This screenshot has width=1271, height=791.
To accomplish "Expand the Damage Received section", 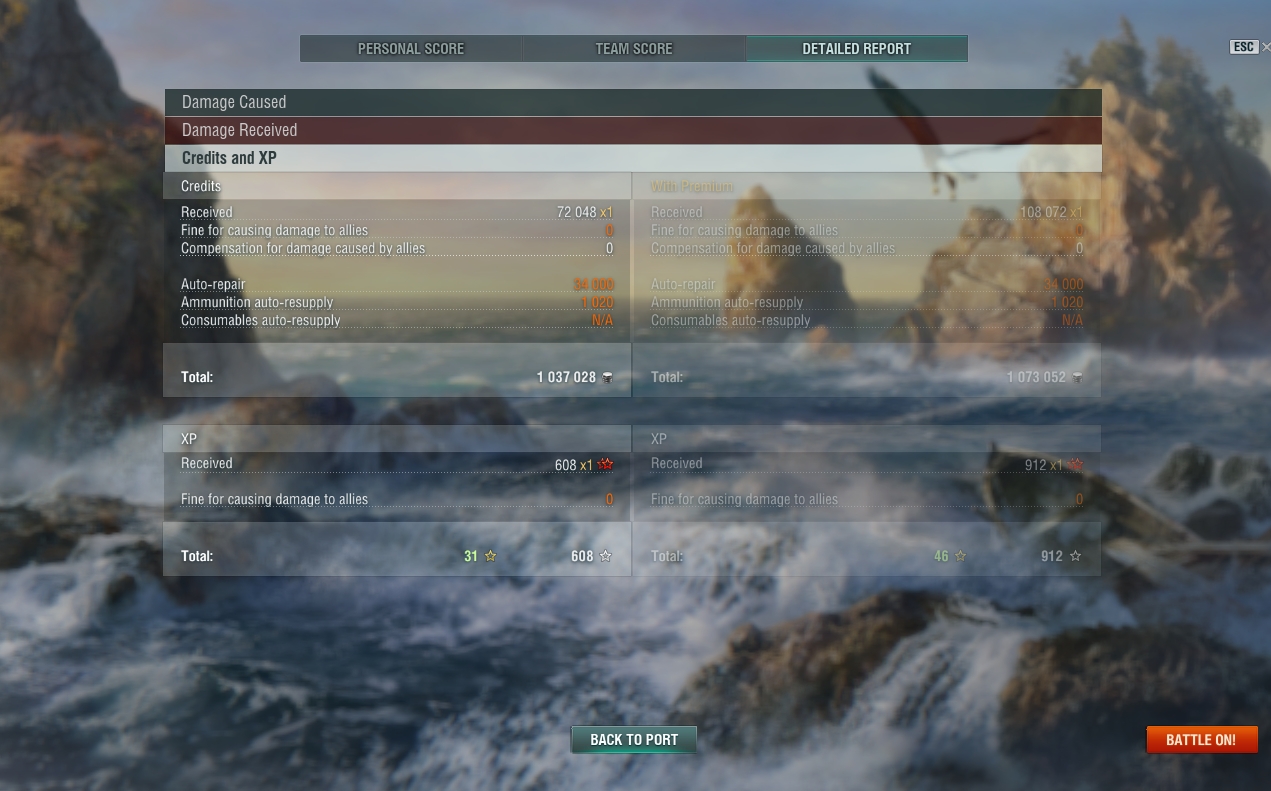I will click(632, 130).
